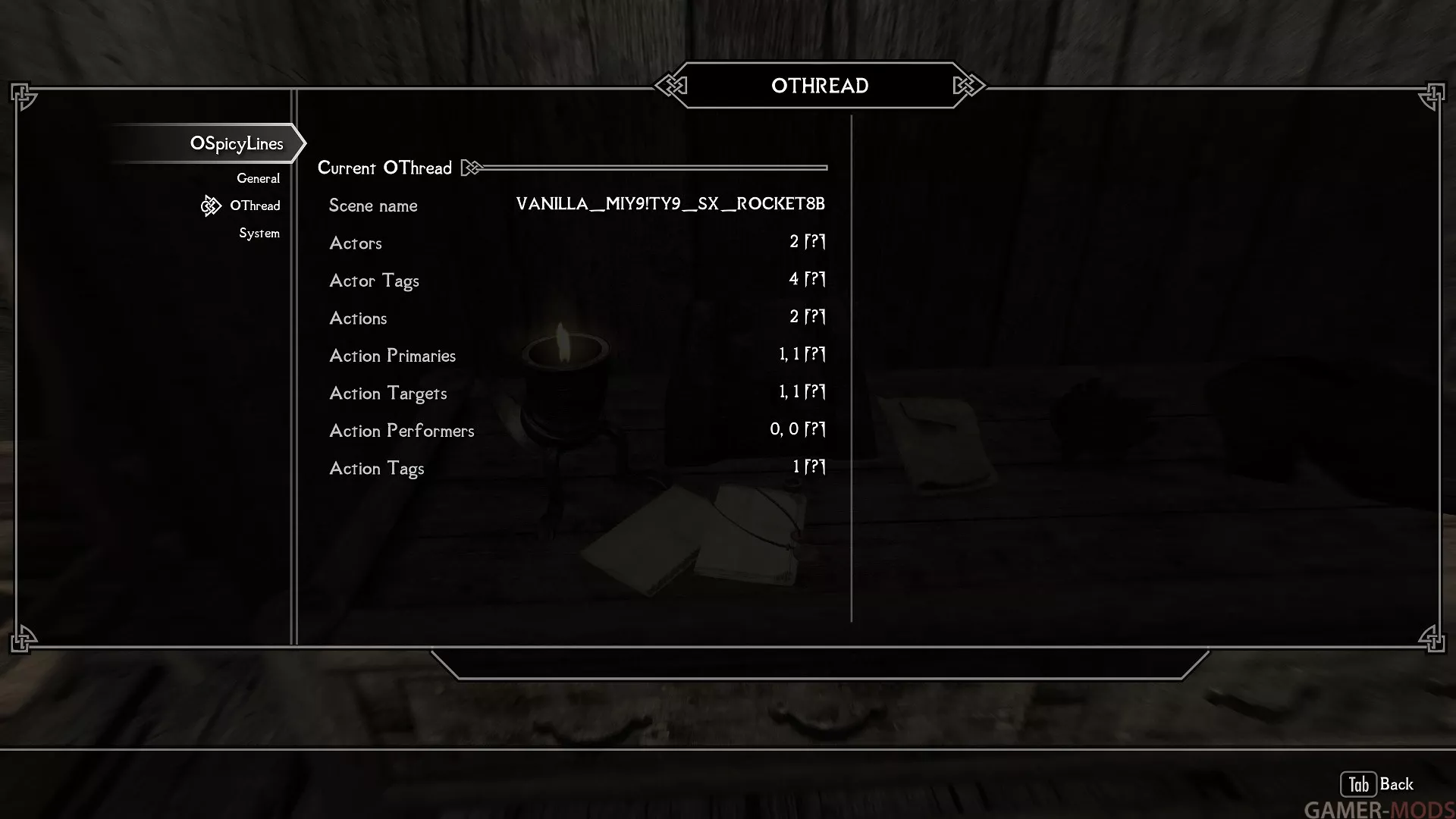1456x819 pixels.
Task: Select the Actors option
Action: pos(576,243)
